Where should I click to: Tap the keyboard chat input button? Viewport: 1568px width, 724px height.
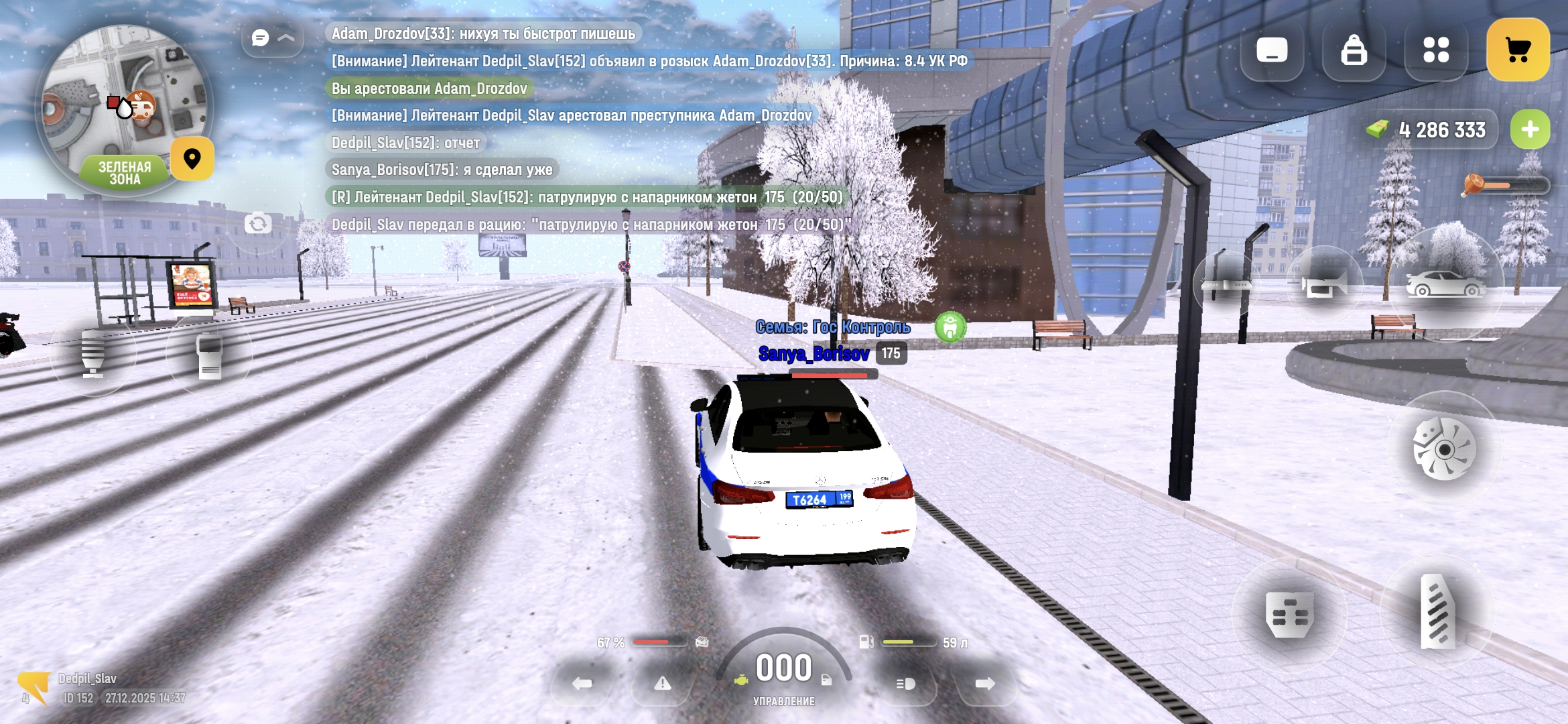[1271, 50]
